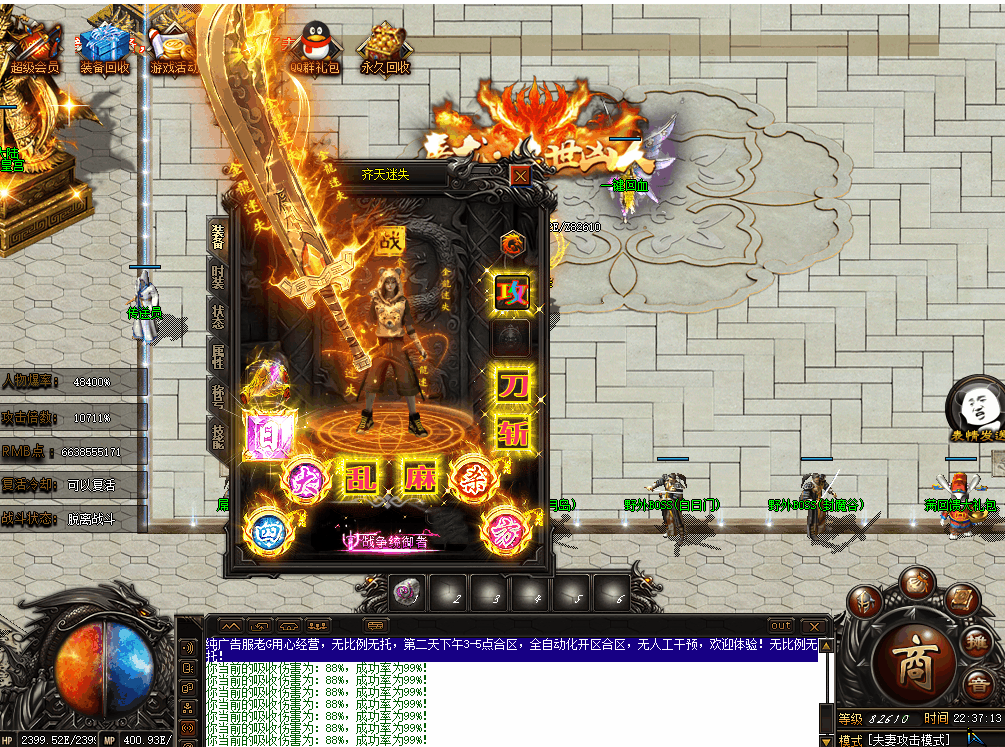Switch to the 技能 tab
This screenshot has height=747, width=1005.
[218, 432]
